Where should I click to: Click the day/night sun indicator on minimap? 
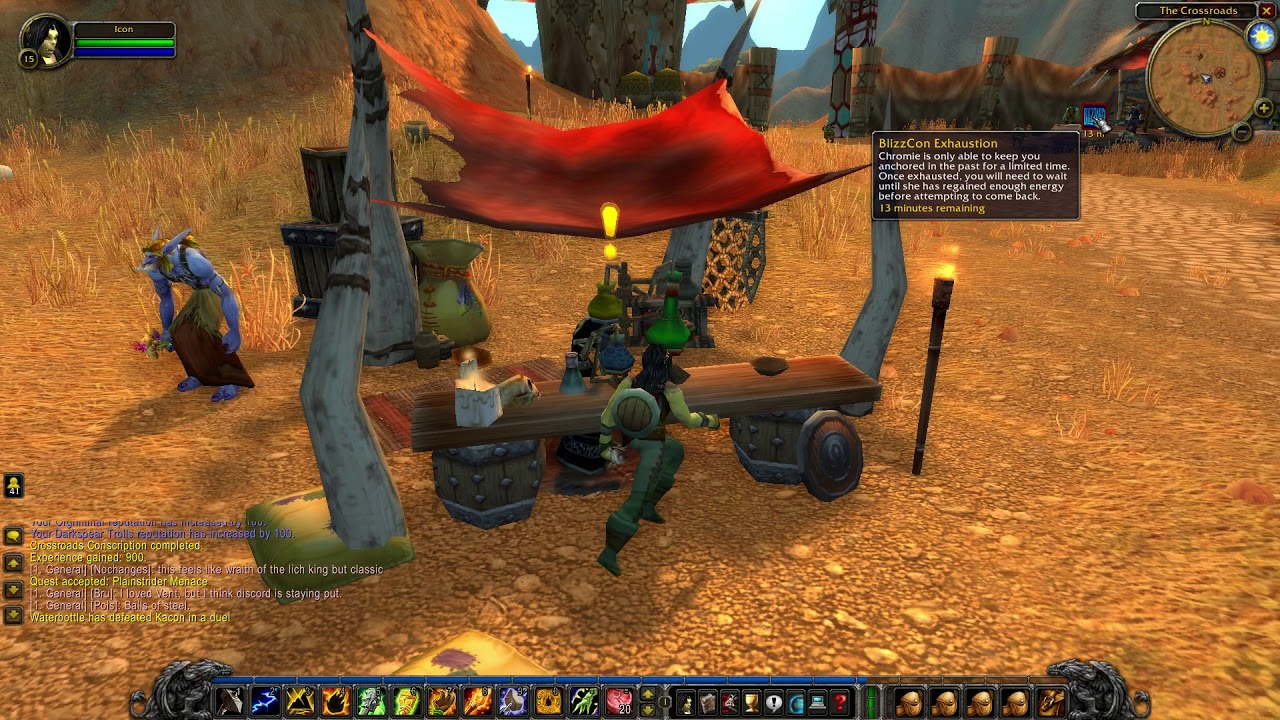[x=1260, y=36]
